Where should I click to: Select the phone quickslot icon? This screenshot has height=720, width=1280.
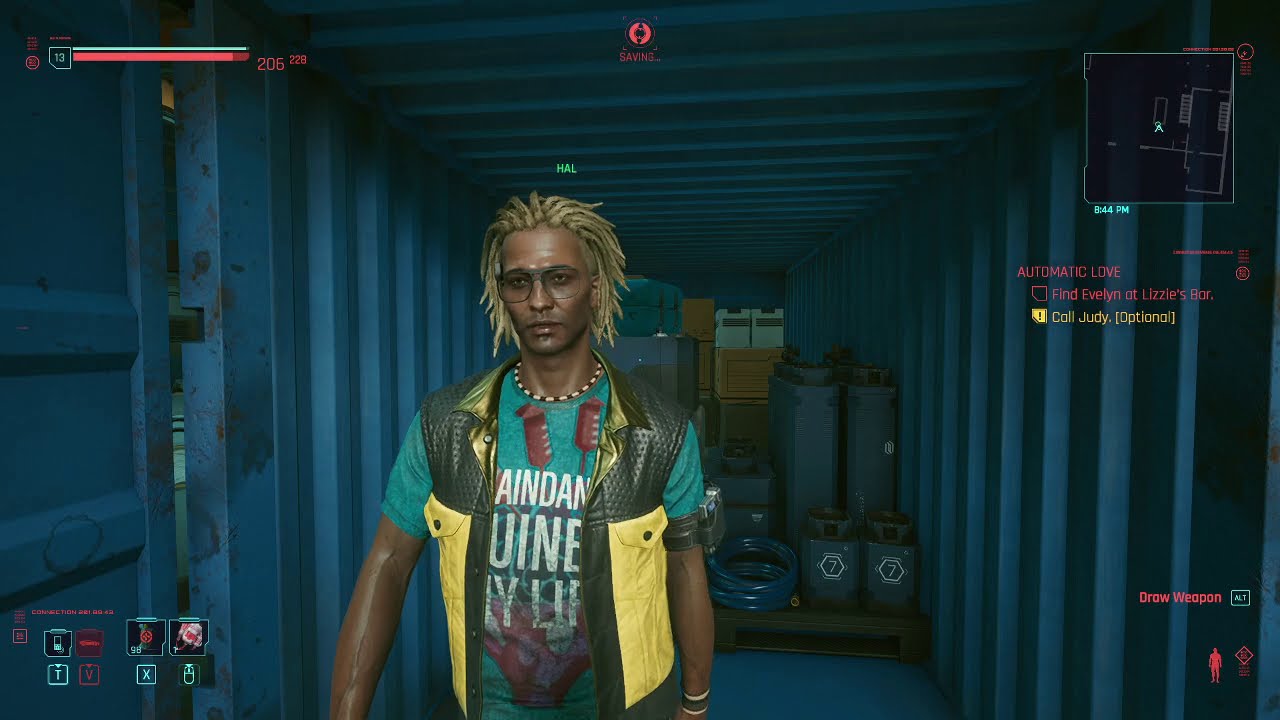click(x=57, y=643)
